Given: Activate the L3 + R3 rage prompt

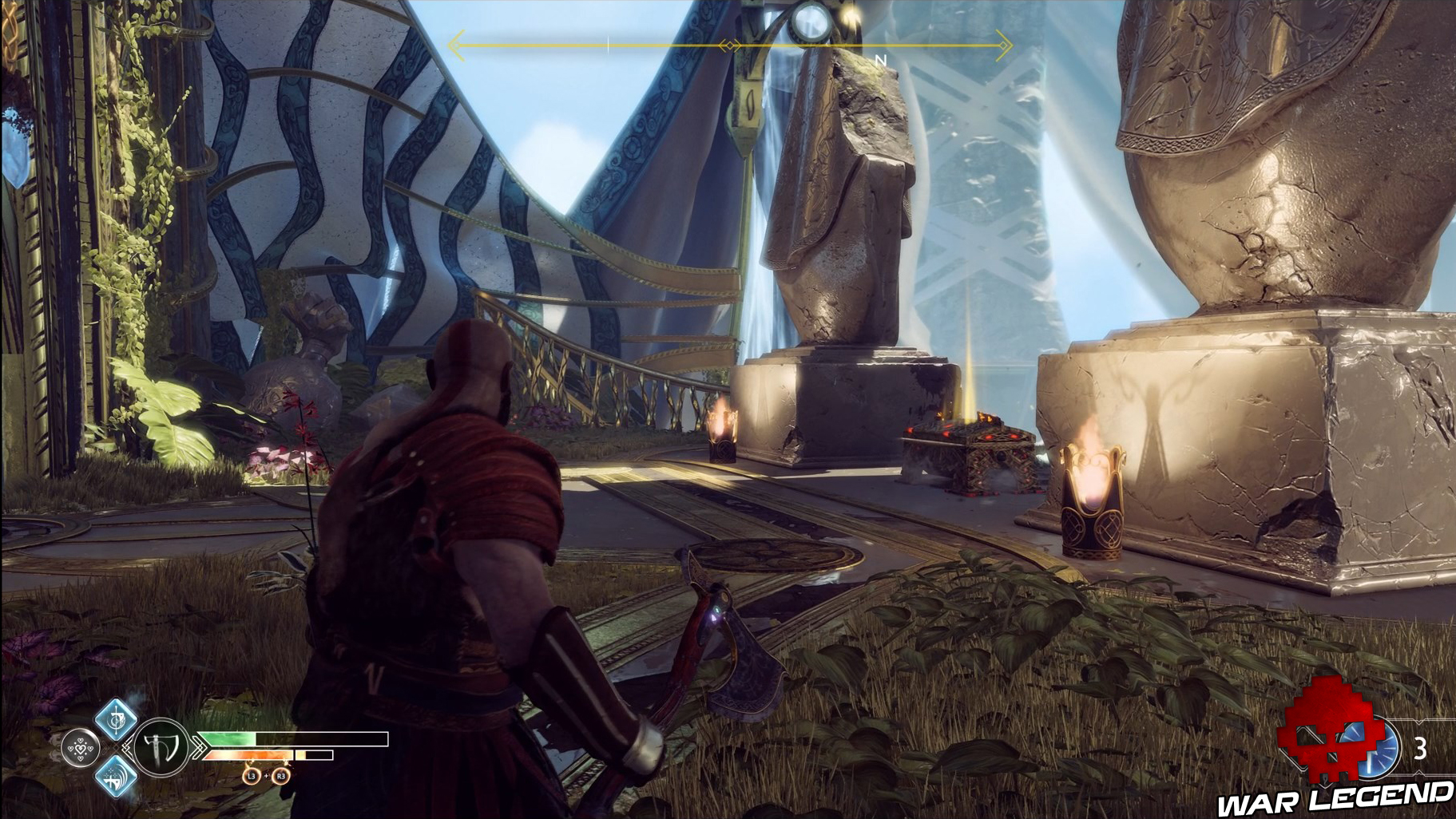Looking at the screenshot, I should pos(266,776).
